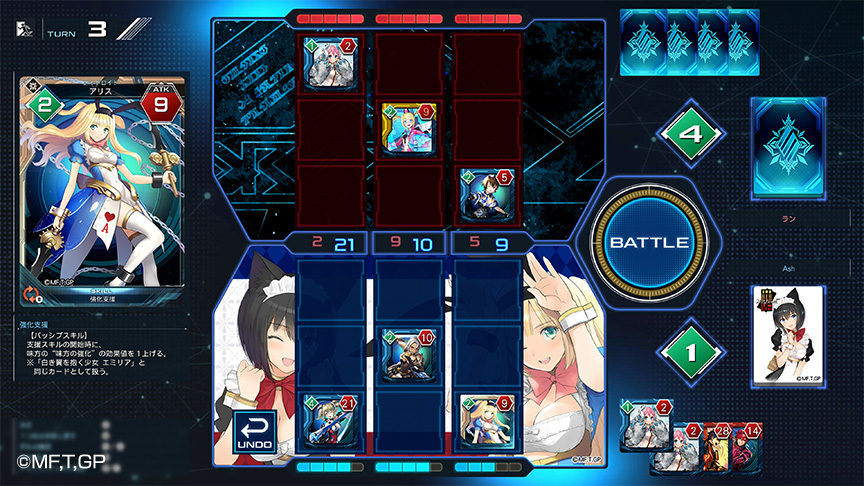Inspect the enemy pink-haired card with 2 attack

coord(331,63)
